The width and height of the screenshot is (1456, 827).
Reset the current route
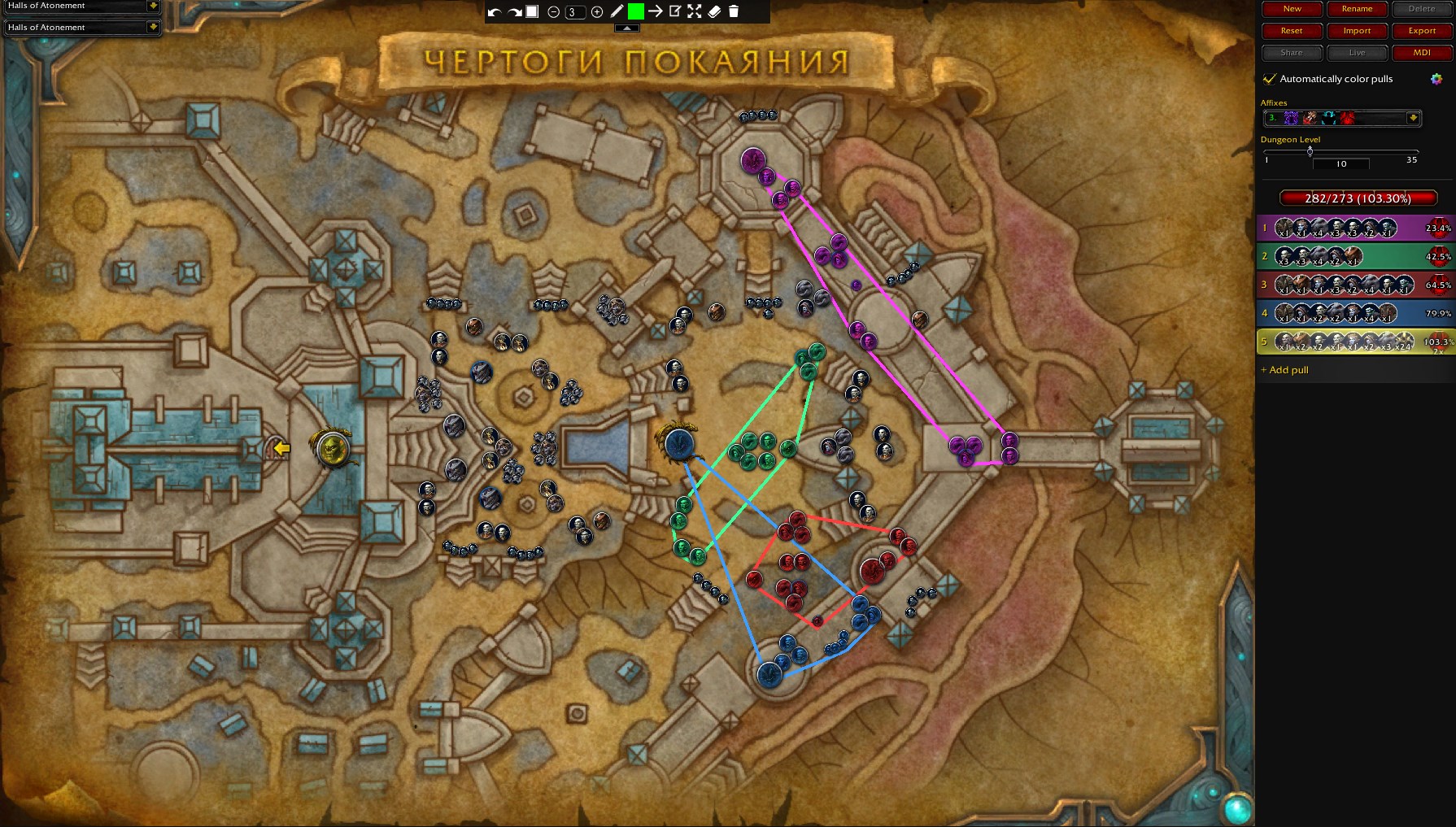pyautogui.click(x=1292, y=31)
